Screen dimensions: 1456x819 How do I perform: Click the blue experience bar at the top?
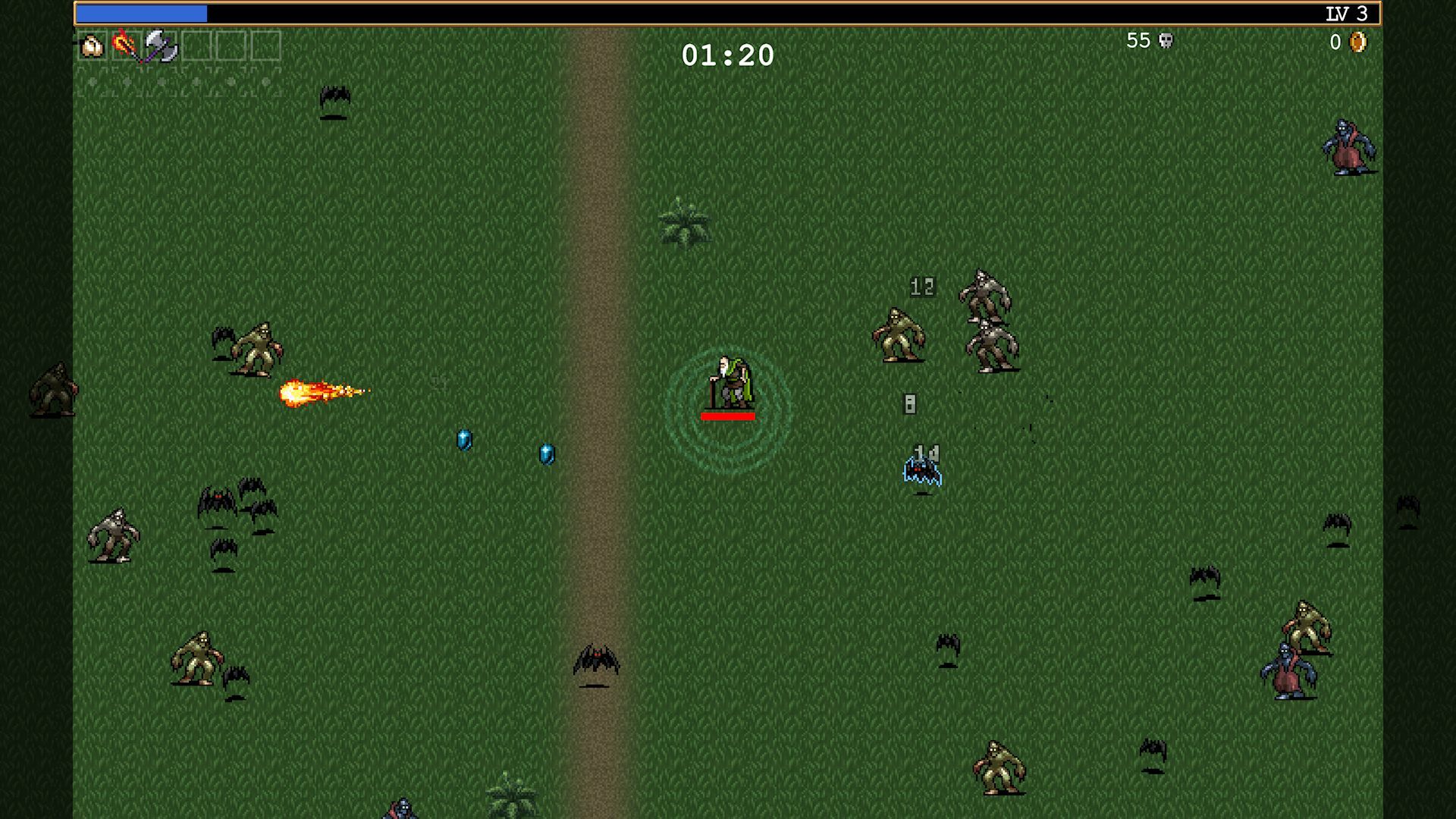pyautogui.click(x=144, y=12)
